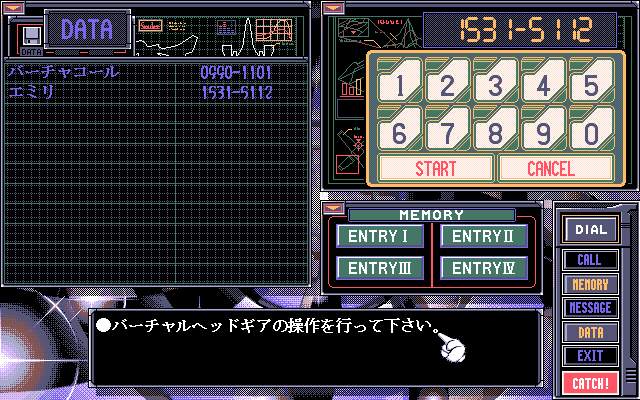
Task: Switch to DIAL mode
Action: coord(590,230)
